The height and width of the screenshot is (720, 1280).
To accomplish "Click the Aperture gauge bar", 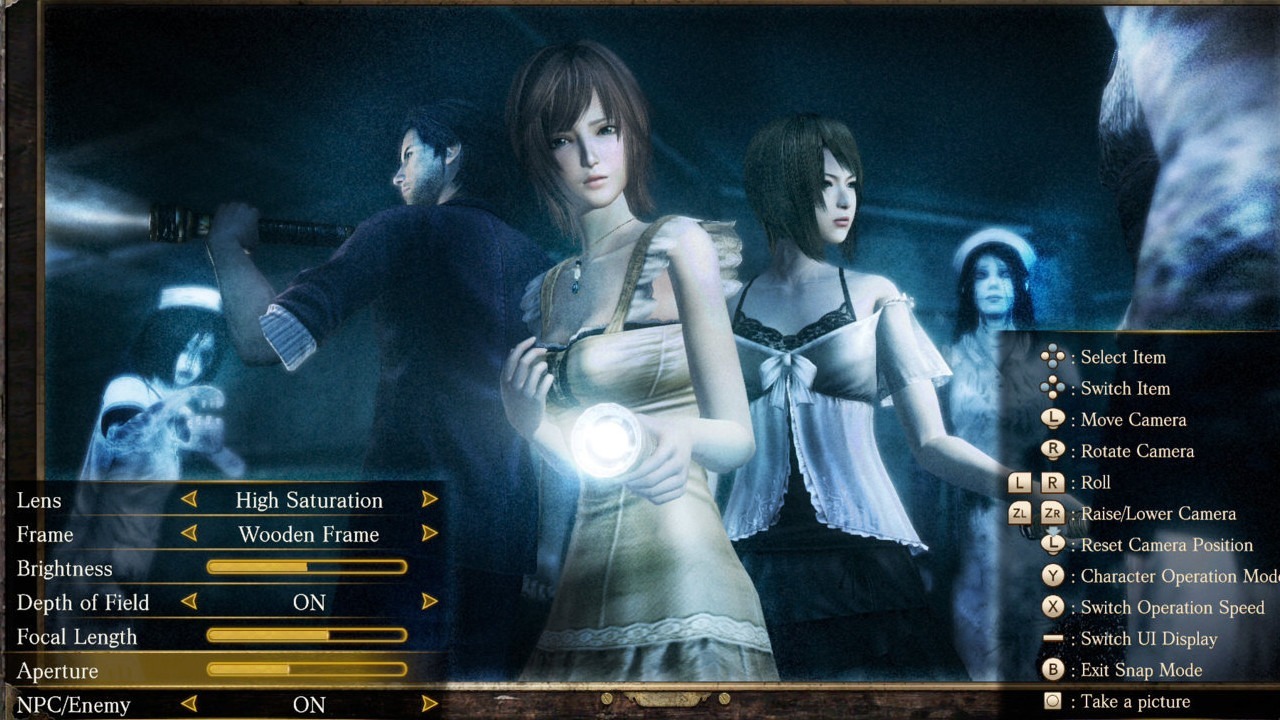I will click(305, 670).
